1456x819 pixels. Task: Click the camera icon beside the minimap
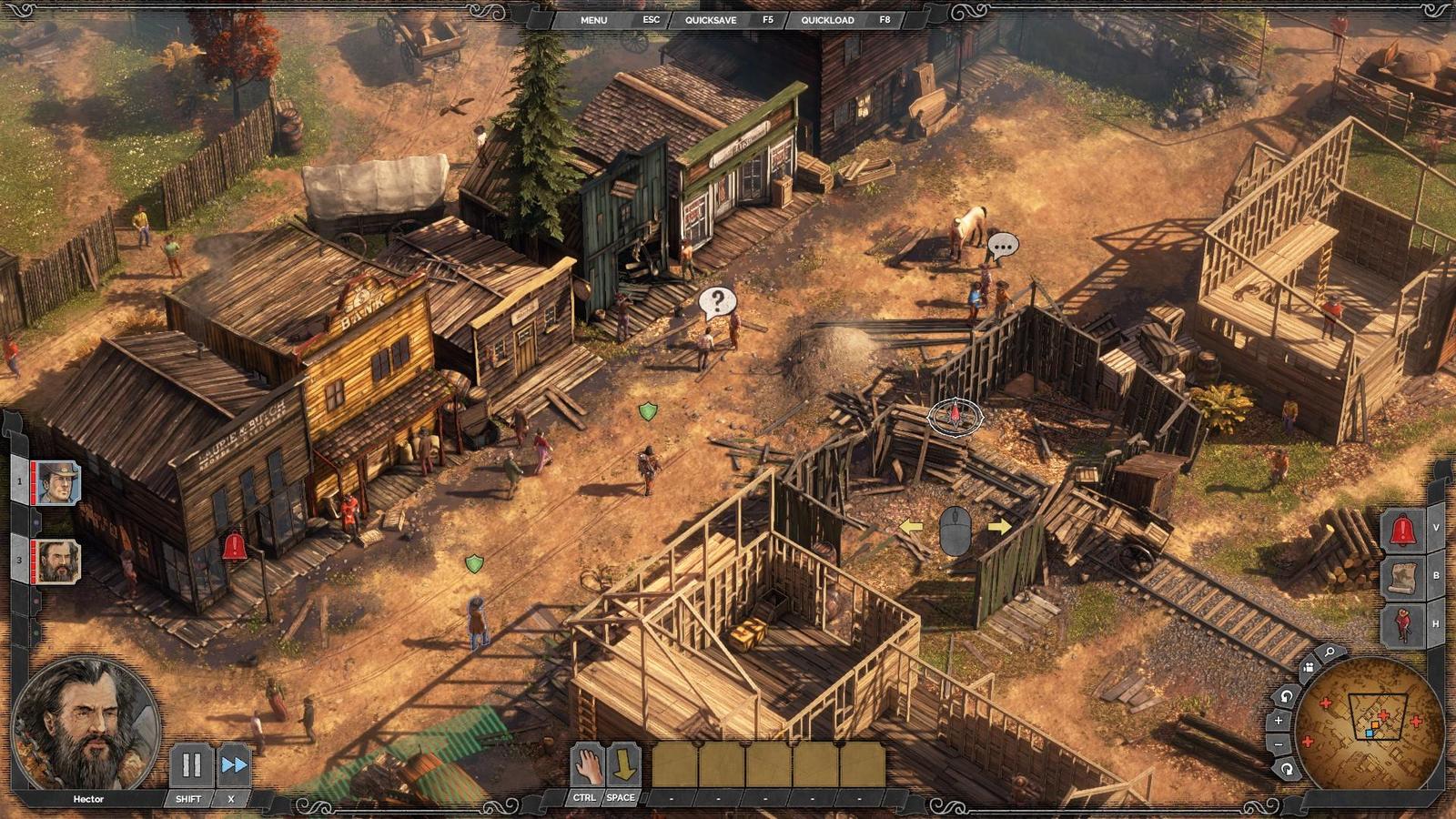[1308, 668]
